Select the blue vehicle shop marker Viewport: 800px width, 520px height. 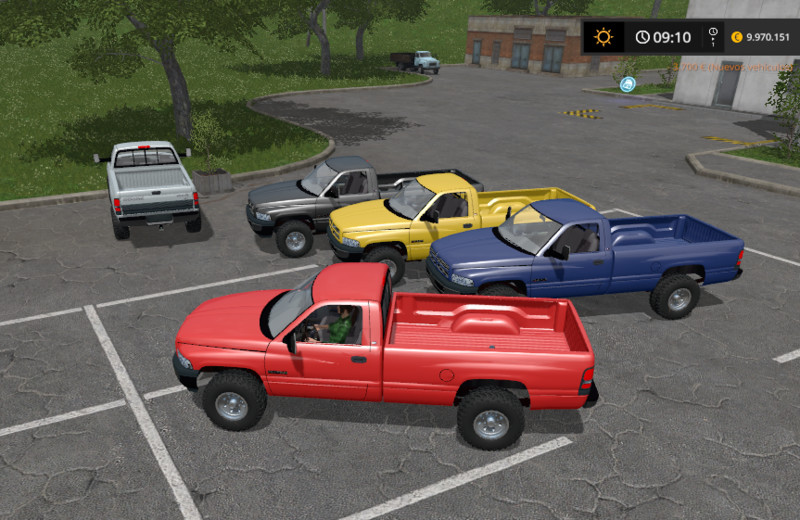(628, 84)
